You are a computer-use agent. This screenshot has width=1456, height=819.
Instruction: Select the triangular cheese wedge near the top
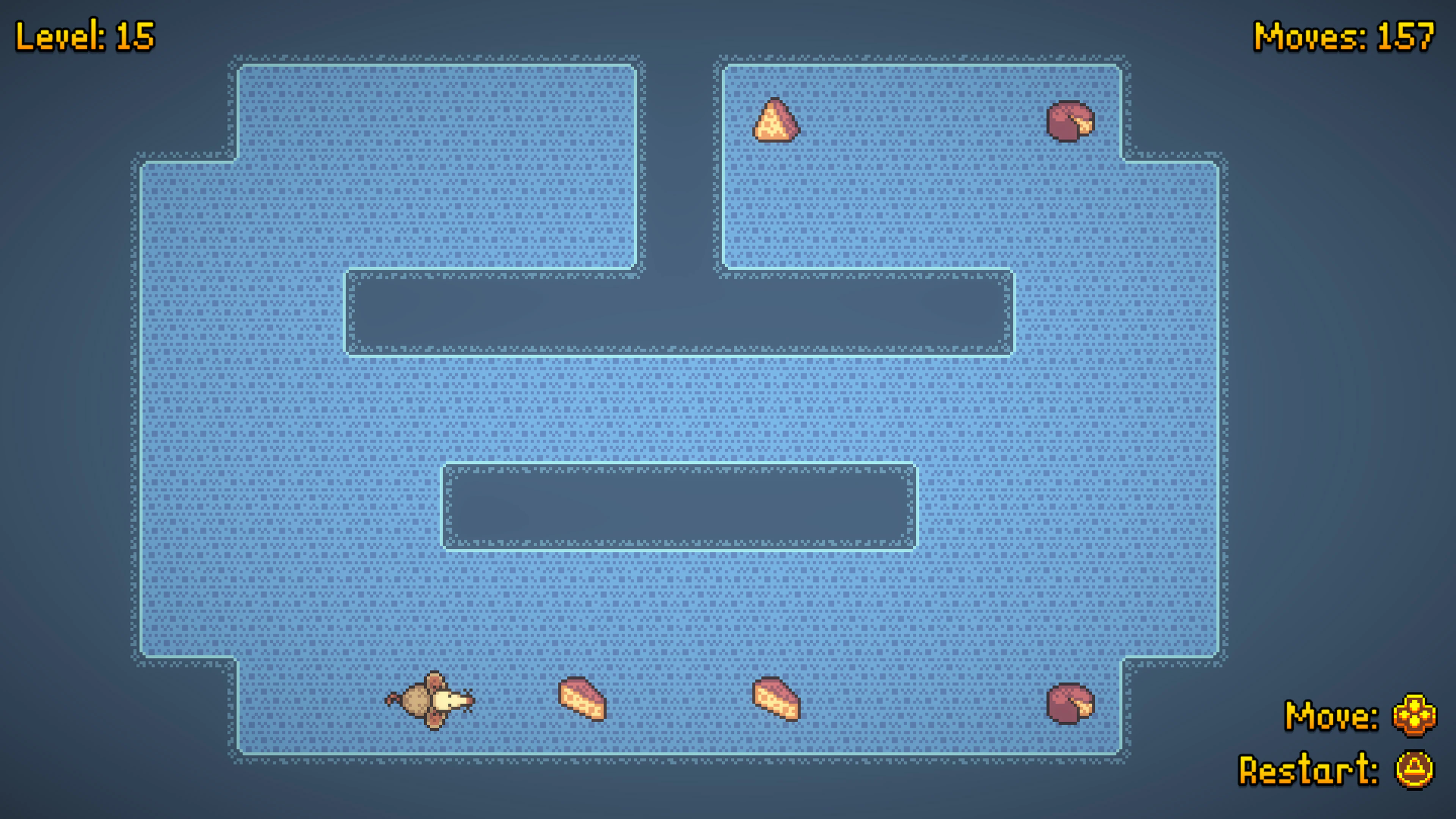tap(777, 119)
